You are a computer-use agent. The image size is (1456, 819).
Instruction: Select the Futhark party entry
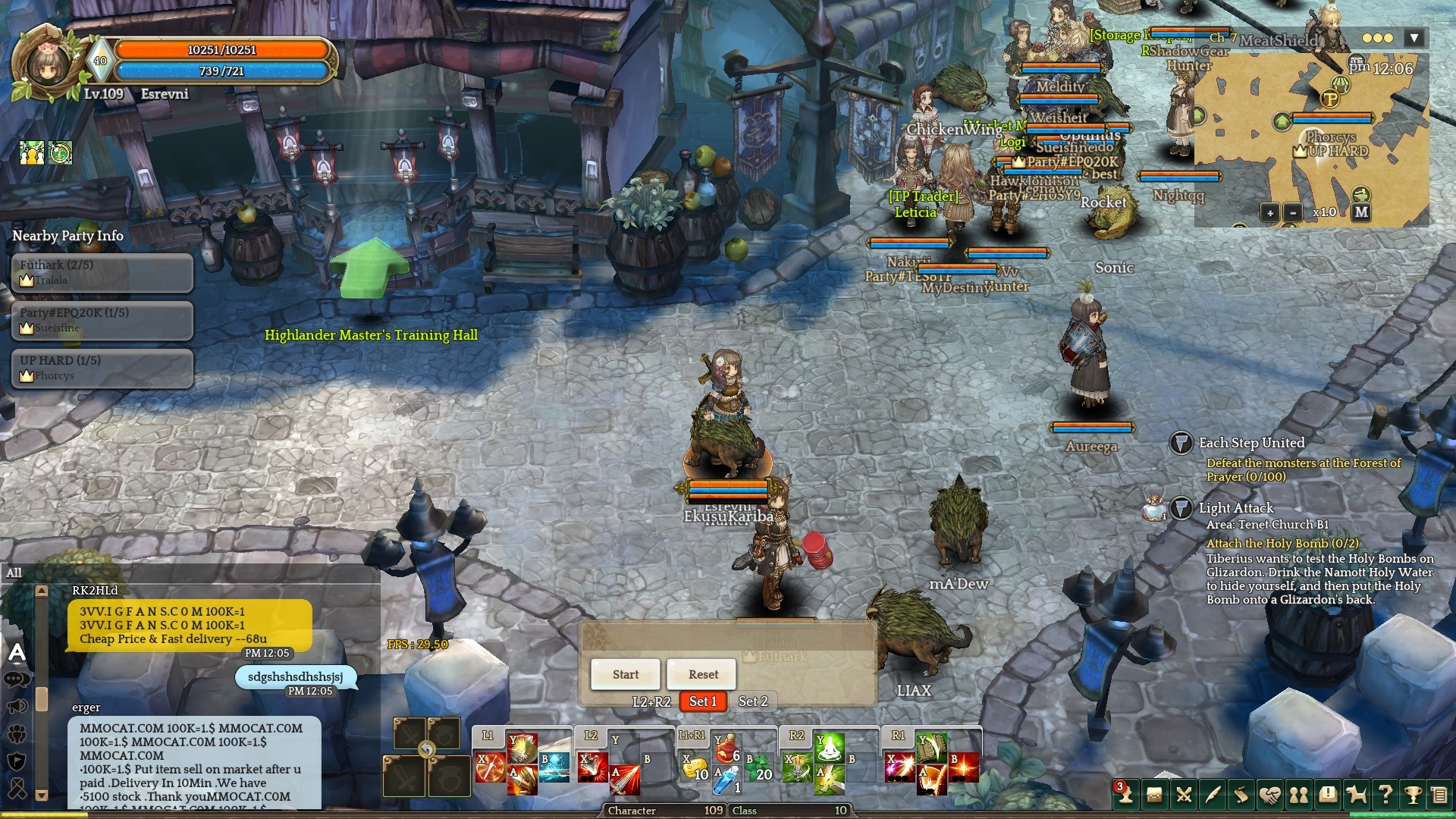pos(102,272)
